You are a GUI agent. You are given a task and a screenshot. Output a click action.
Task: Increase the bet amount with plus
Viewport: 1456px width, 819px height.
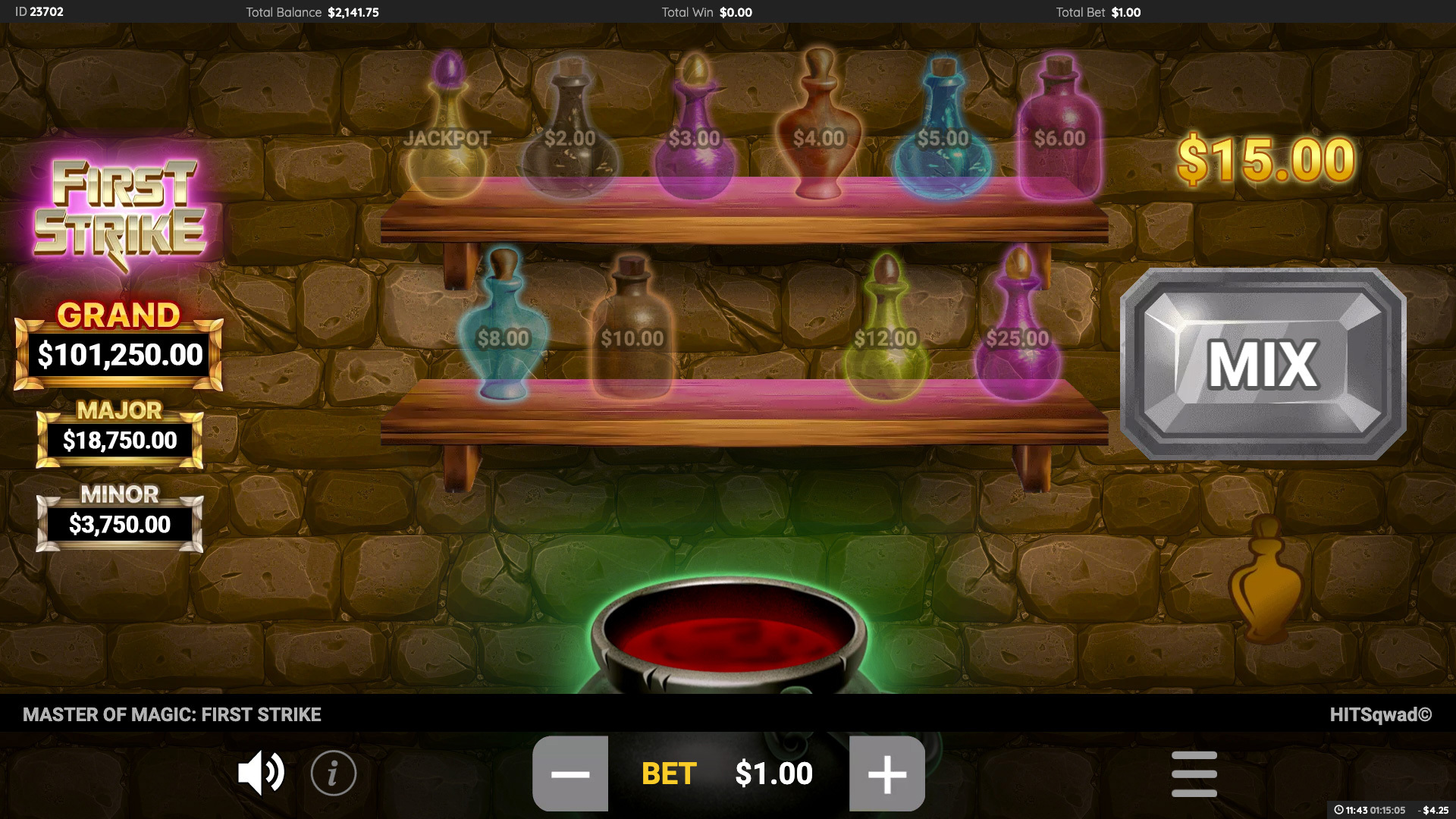[x=885, y=773]
